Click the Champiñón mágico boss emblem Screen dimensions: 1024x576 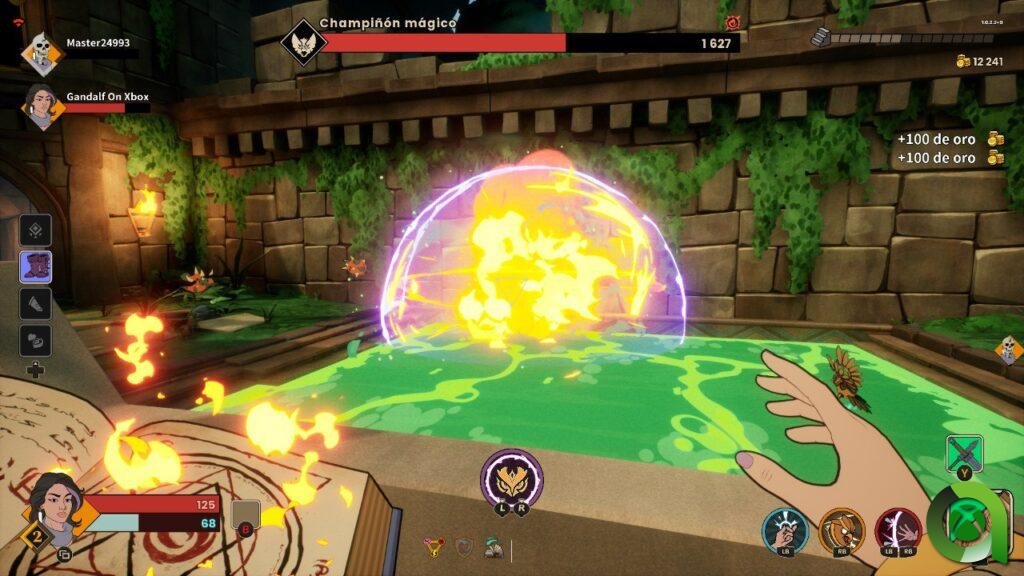coord(300,43)
